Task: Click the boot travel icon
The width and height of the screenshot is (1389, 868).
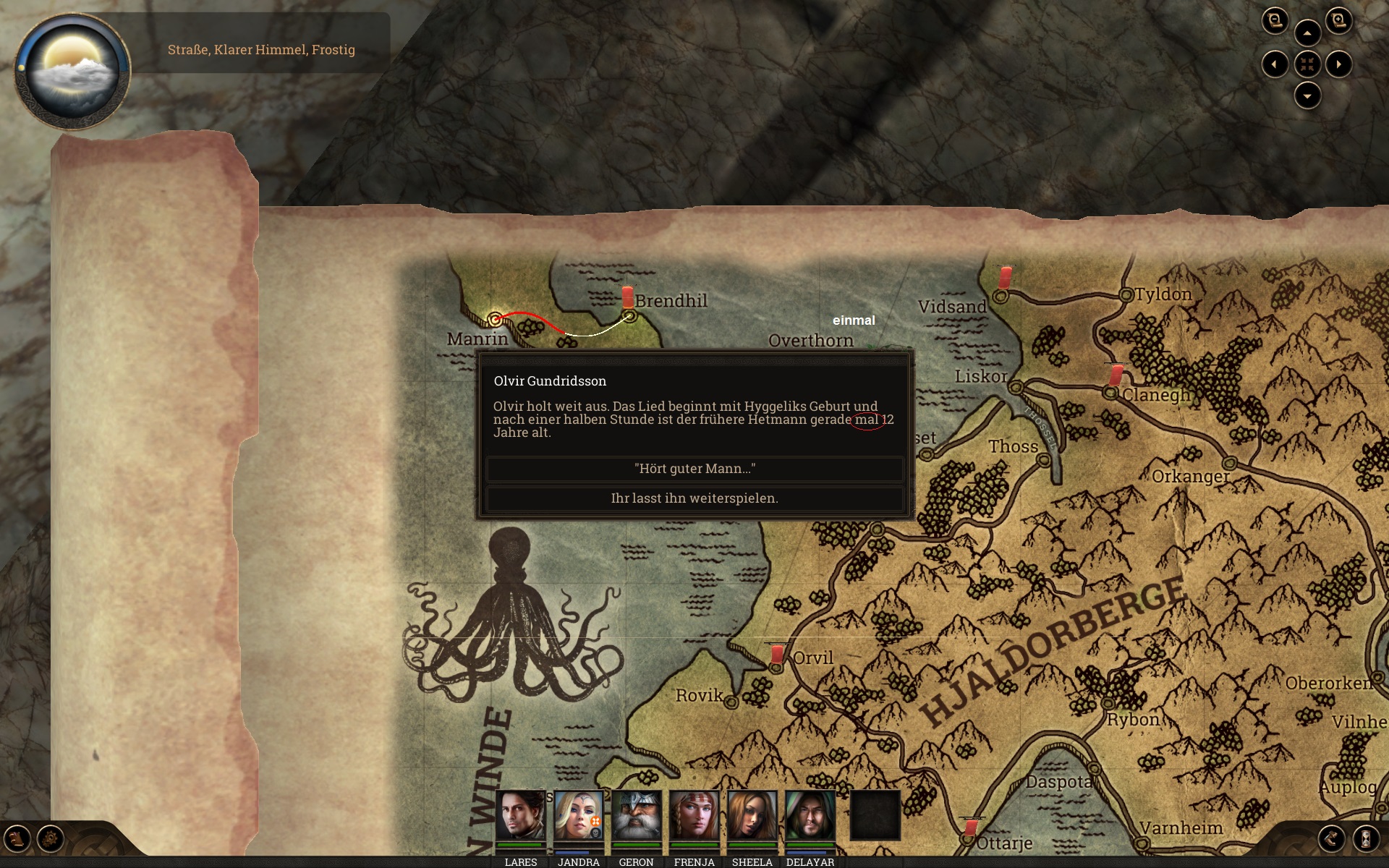Action: pyautogui.click(x=1332, y=839)
